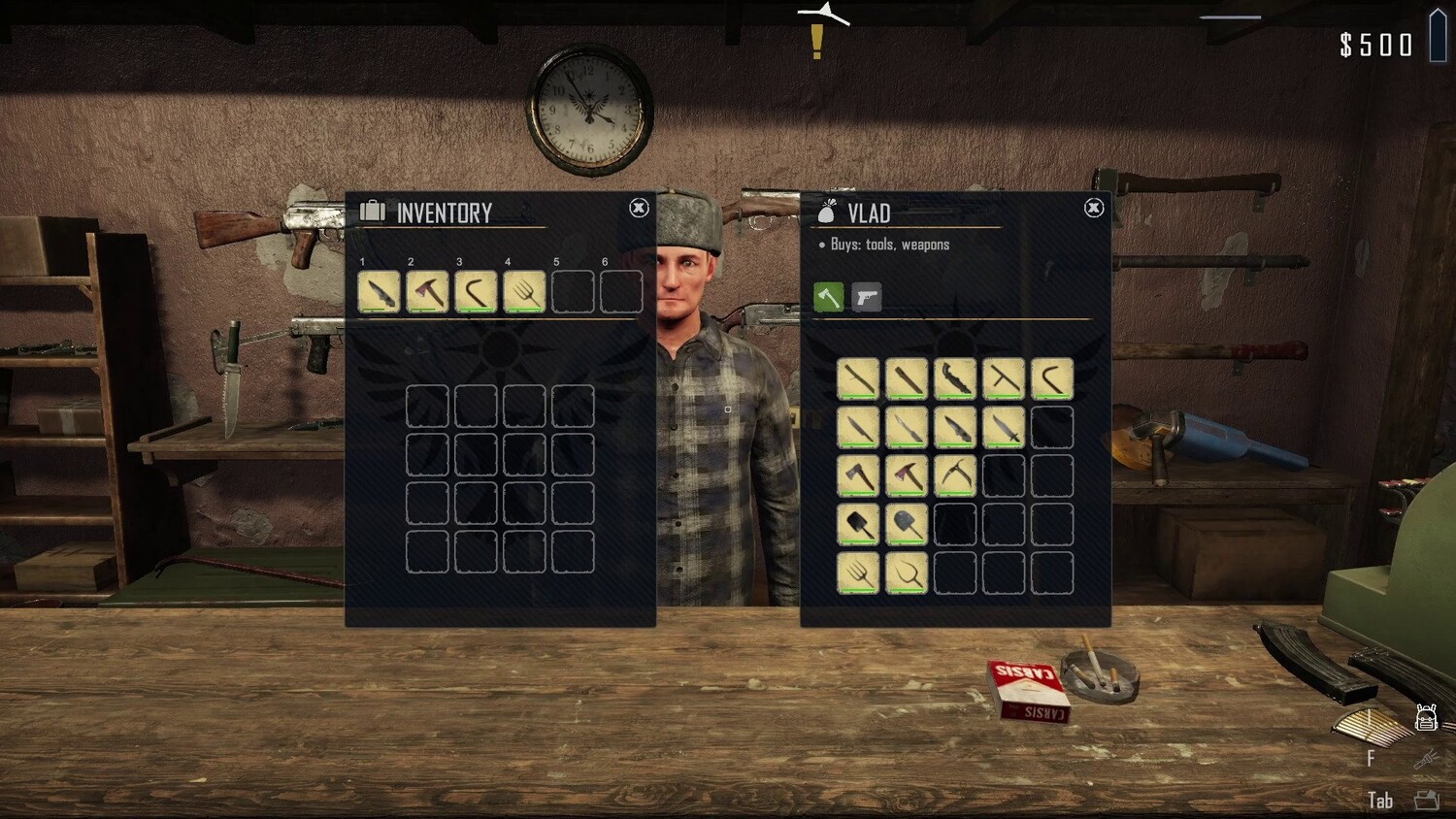Select the black square shovel in shop

858,524
